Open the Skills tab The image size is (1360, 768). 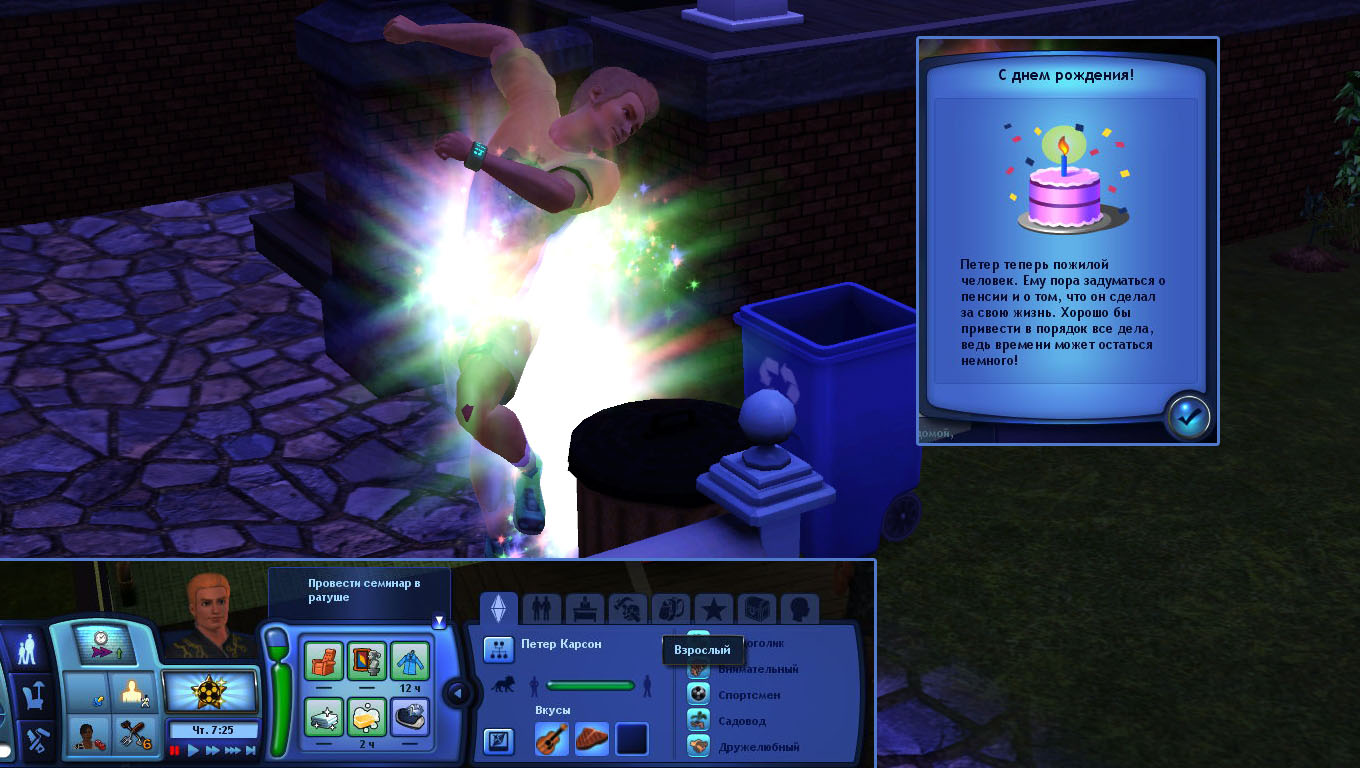click(627, 608)
